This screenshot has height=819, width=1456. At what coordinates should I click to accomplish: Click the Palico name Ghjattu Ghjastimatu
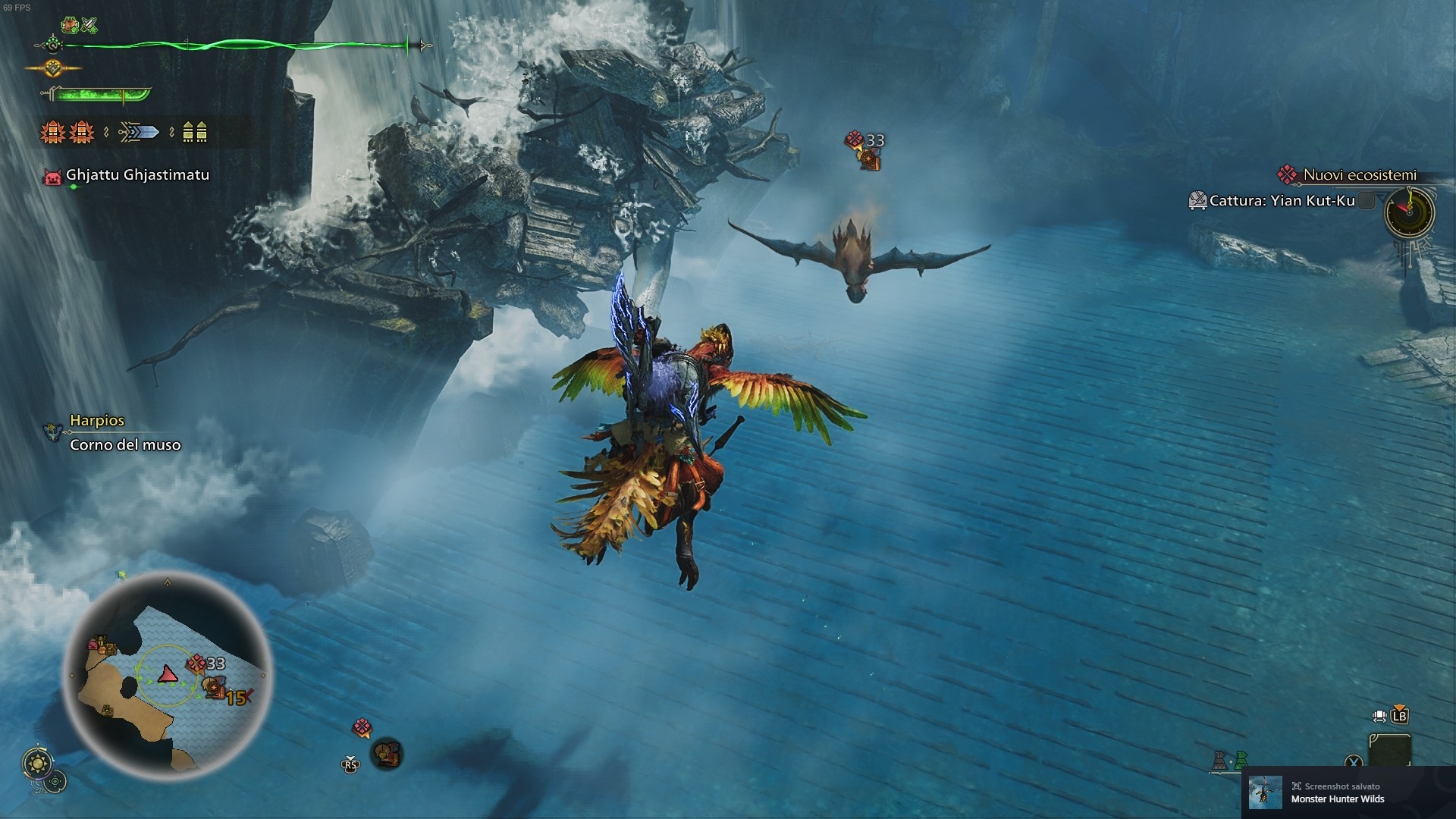tap(137, 175)
